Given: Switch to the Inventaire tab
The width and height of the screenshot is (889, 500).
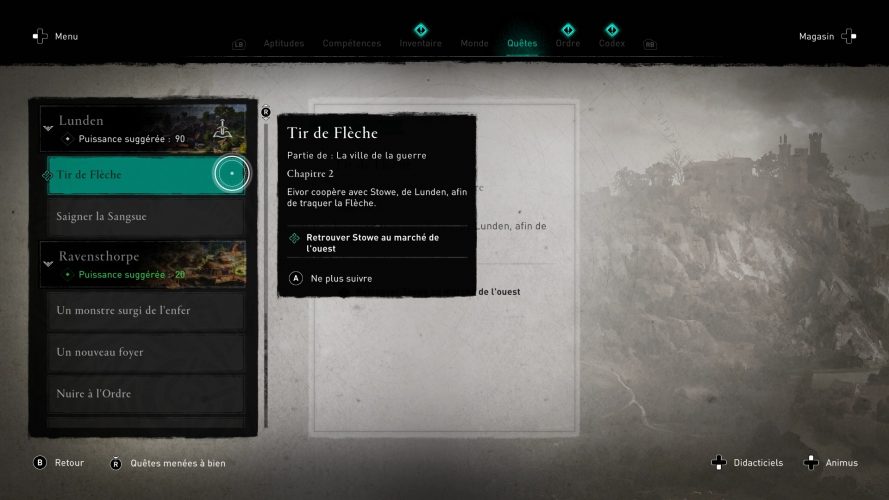Looking at the screenshot, I should click(420, 43).
